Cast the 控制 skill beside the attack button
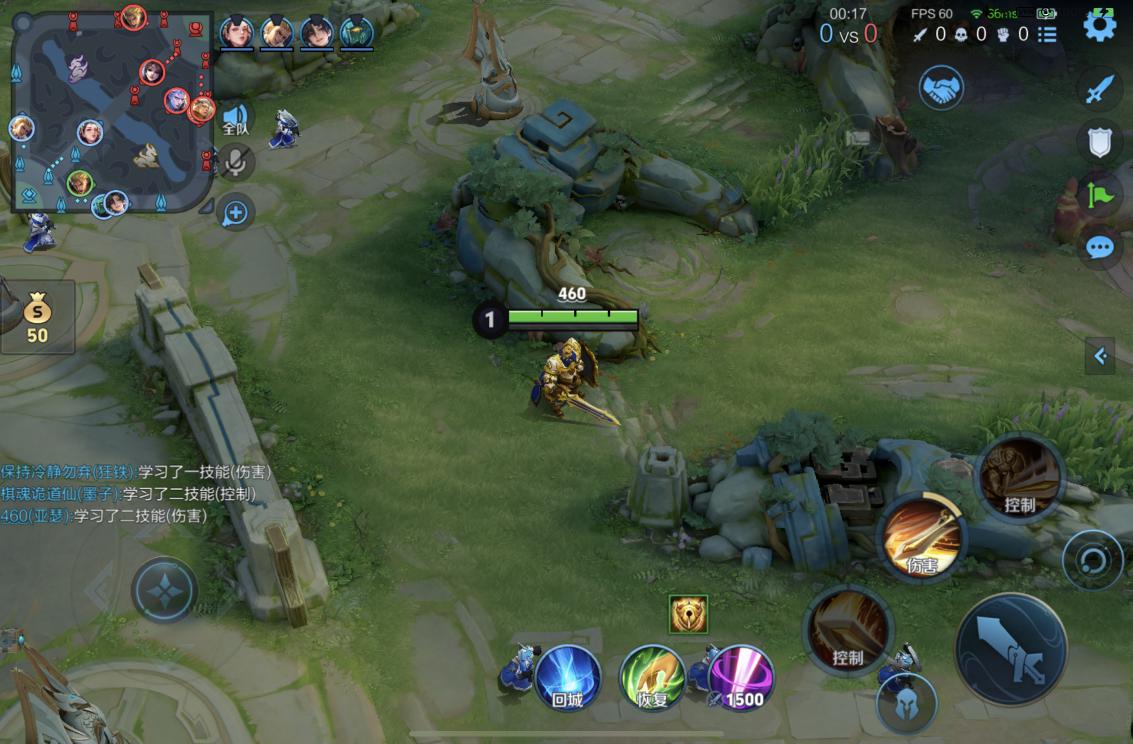This screenshot has height=744, width=1133. coord(848,629)
